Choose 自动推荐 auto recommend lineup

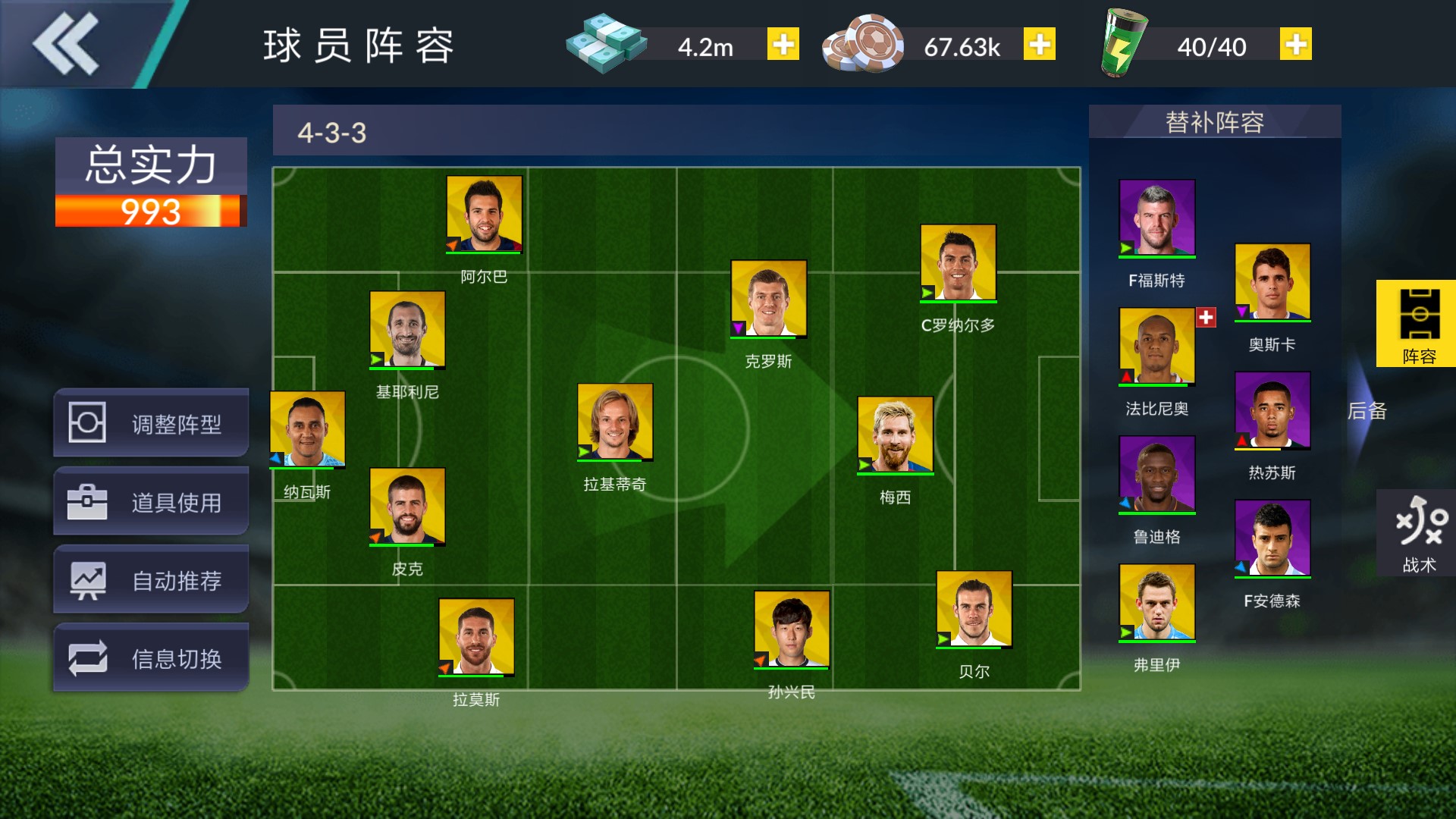click(x=151, y=580)
